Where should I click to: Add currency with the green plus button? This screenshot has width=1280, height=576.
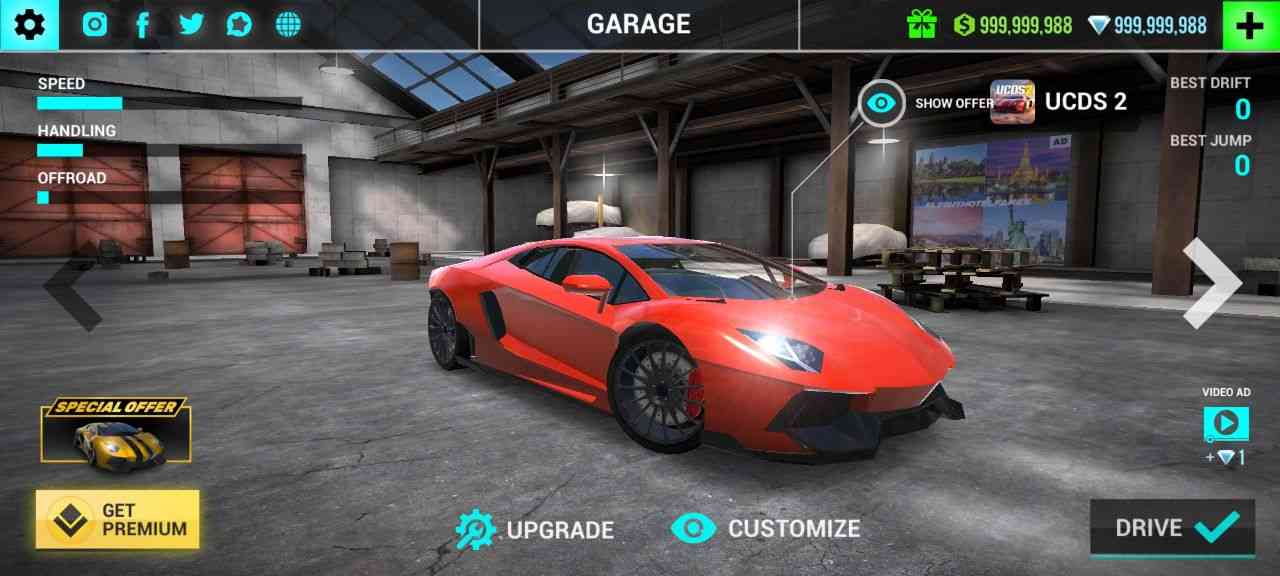pyautogui.click(x=1250, y=25)
